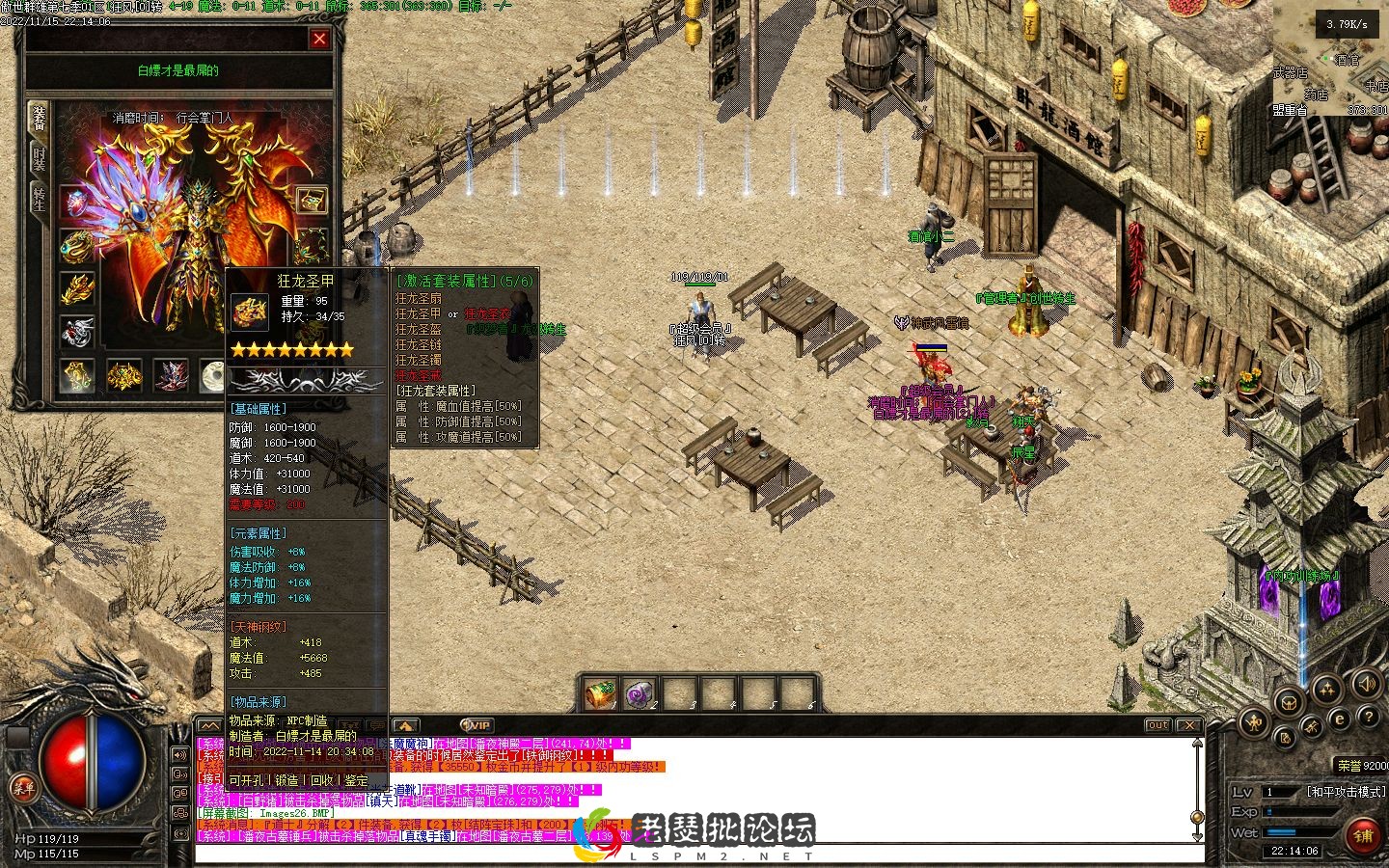Screen dimensions: 1389x868
Task: Click the 菜单 menu button beside health orb
Action: (x=23, y=788)
